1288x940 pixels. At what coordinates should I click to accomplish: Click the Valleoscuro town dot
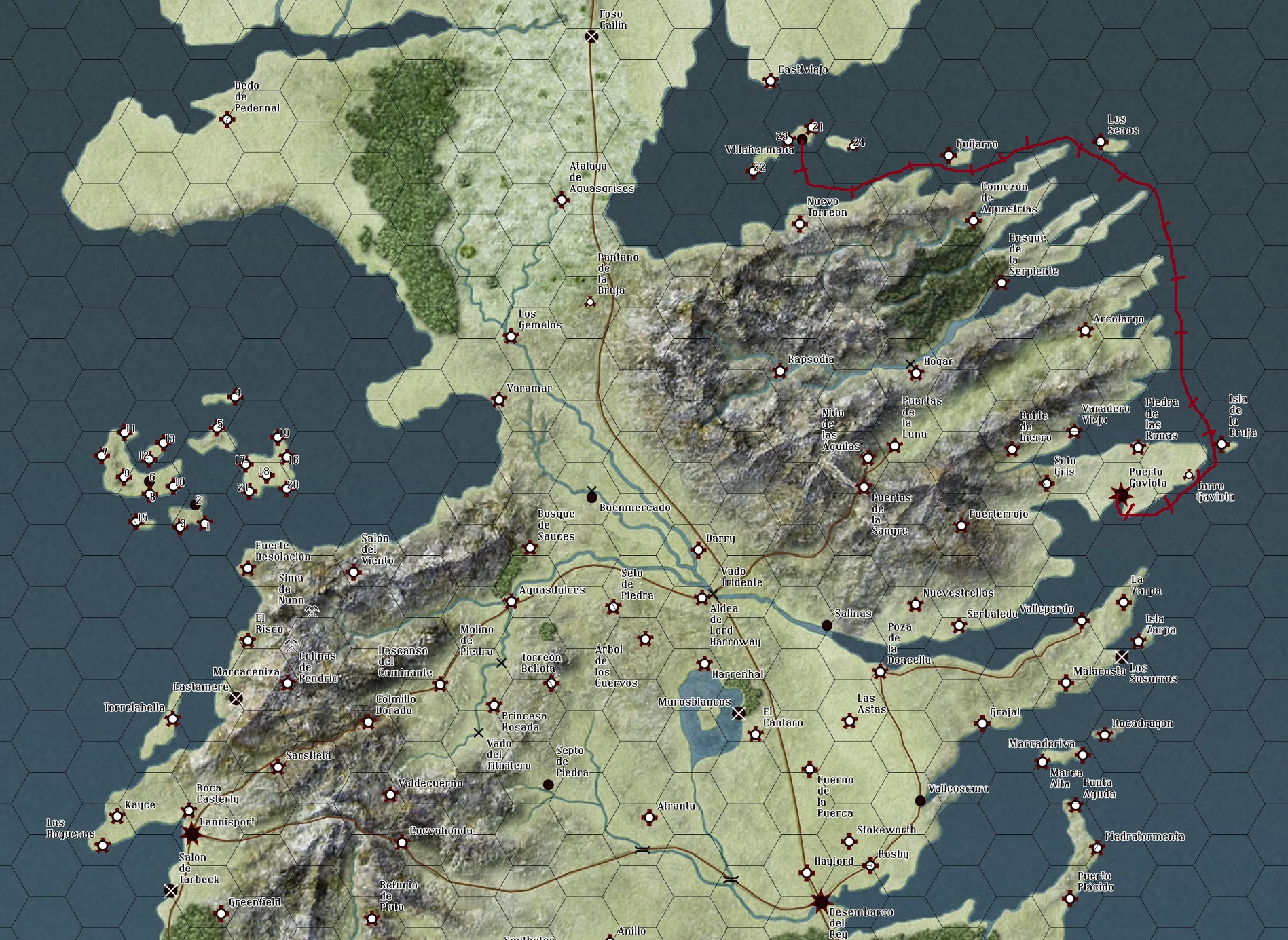point(920,801)
